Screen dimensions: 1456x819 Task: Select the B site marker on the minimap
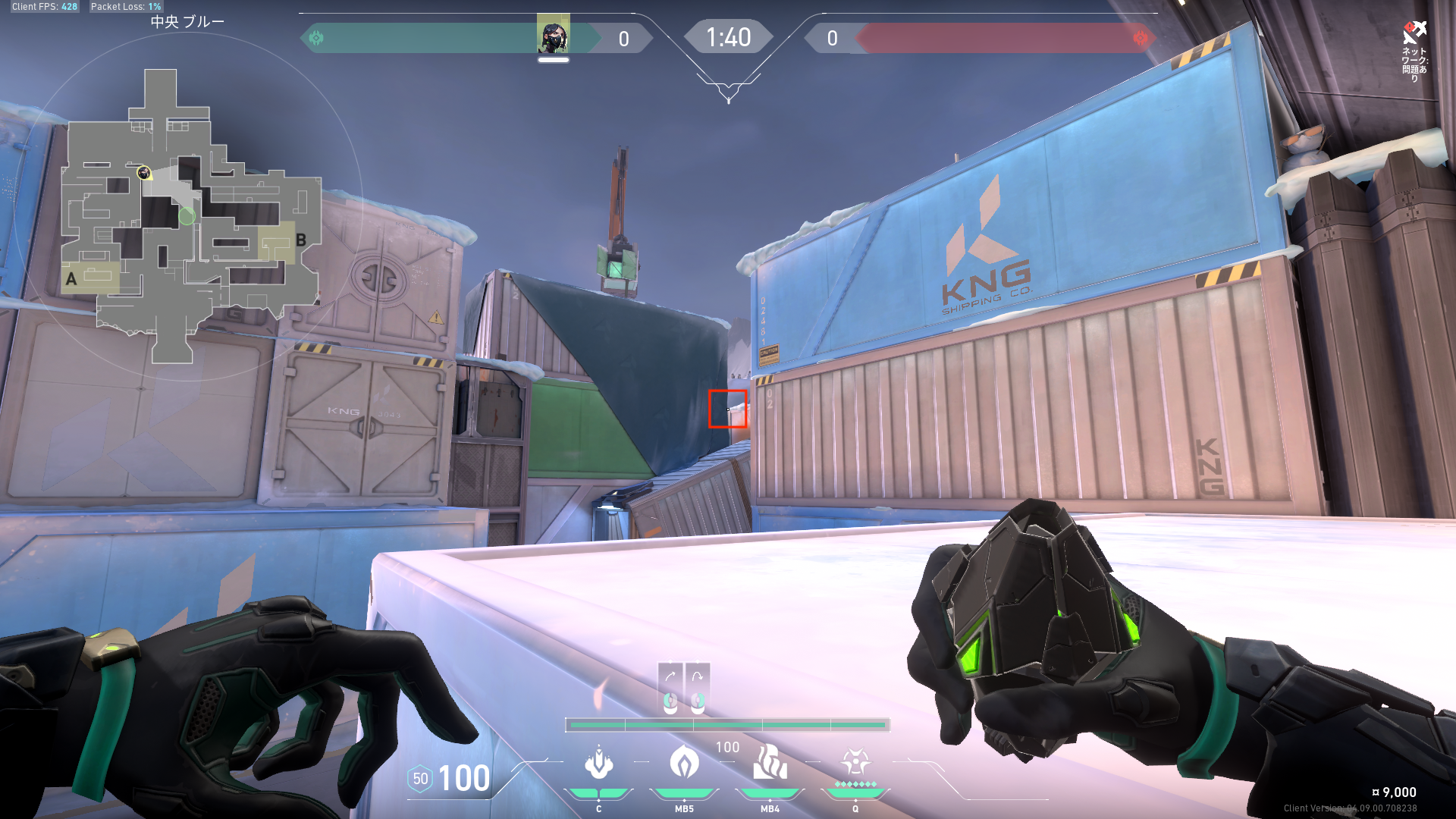coord(301,240)
